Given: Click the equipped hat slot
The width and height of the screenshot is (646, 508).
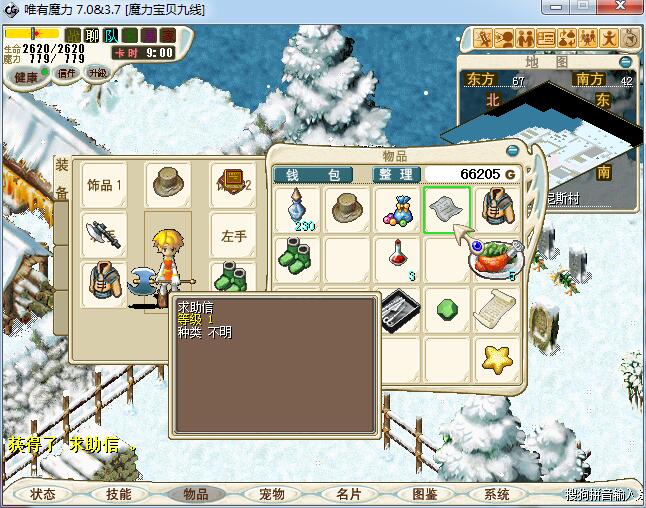Looking at the screenshot, I should click(x=168, y=184).
